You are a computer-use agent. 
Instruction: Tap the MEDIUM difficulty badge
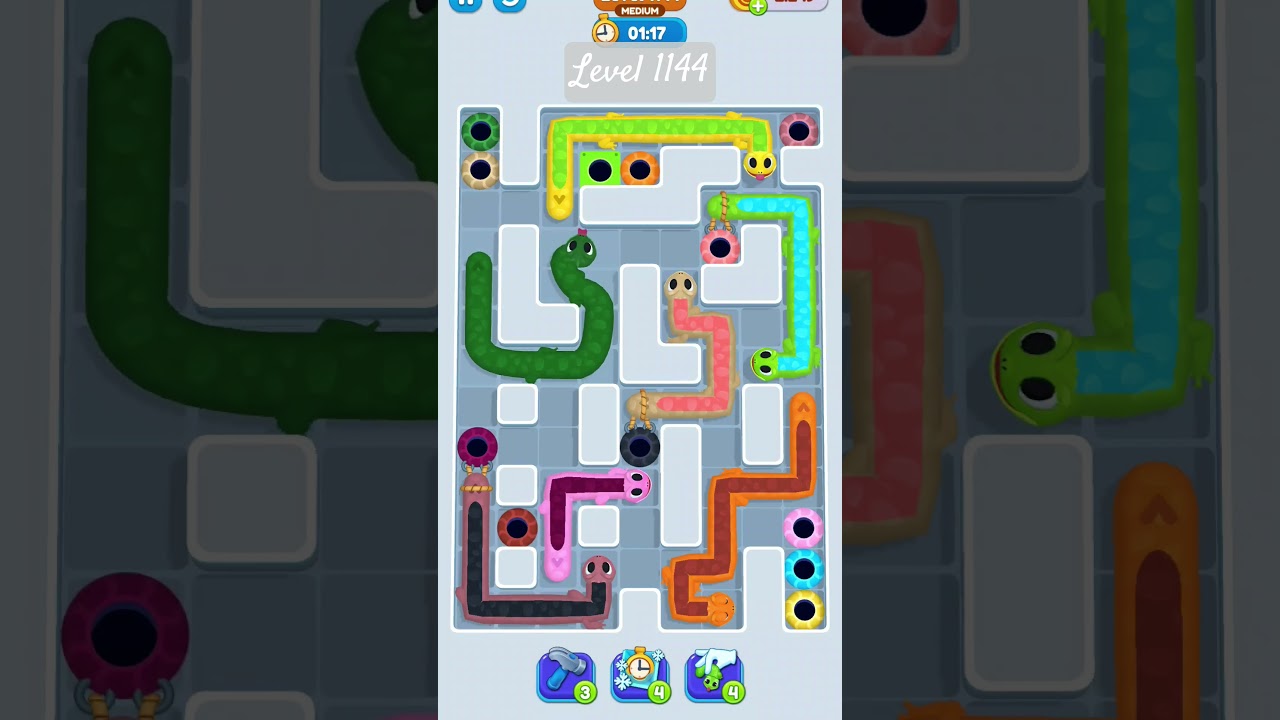click(641, 10)
